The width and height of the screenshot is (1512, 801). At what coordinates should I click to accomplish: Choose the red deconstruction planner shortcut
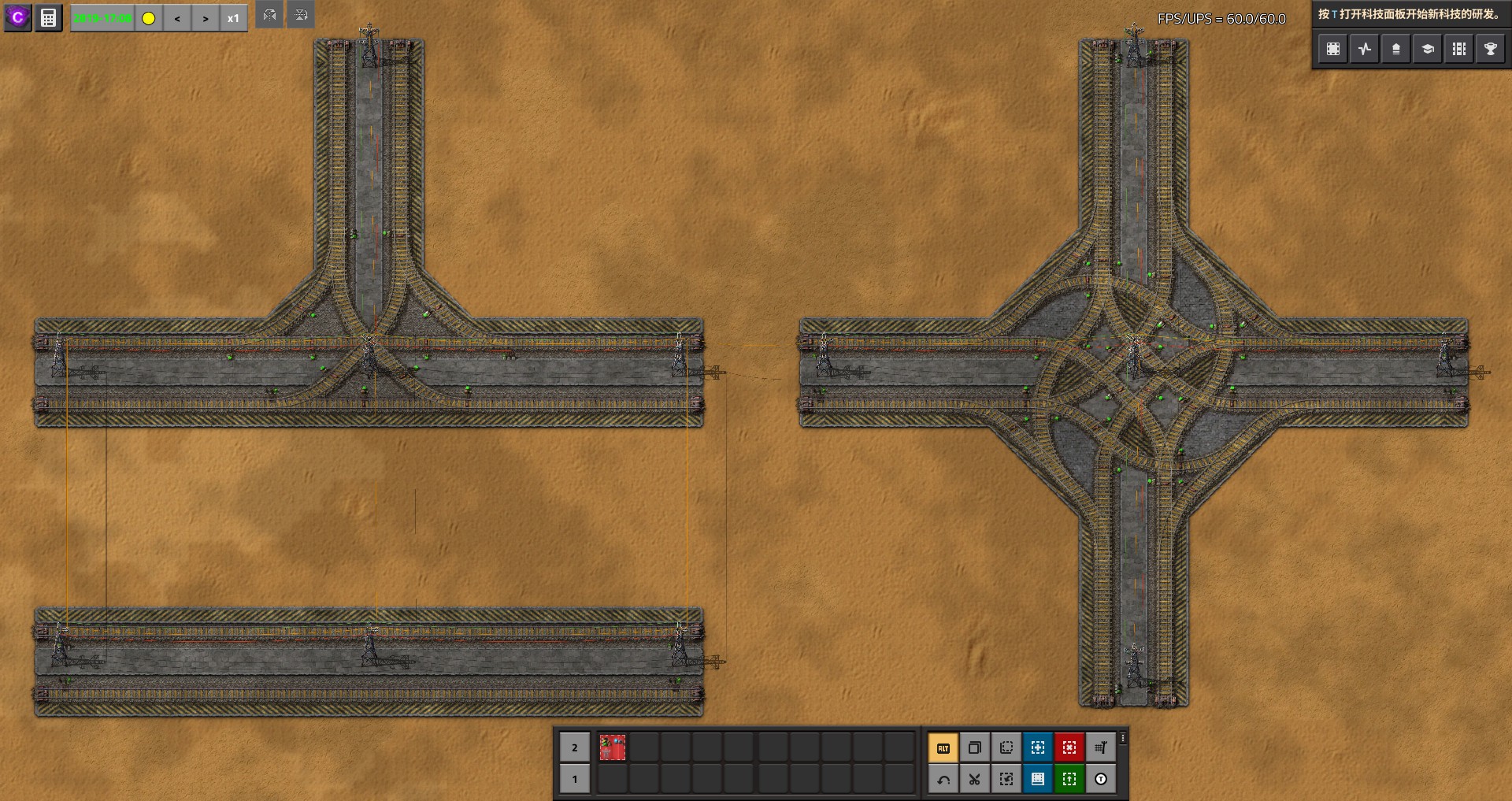coord(1069,747)
